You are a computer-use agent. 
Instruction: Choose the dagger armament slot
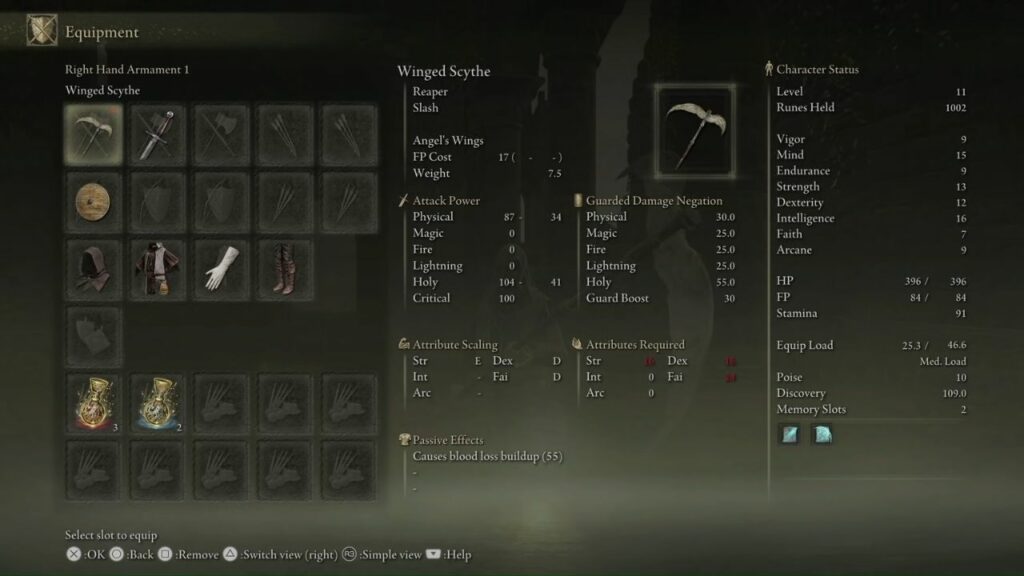click(x=158, y=134)
